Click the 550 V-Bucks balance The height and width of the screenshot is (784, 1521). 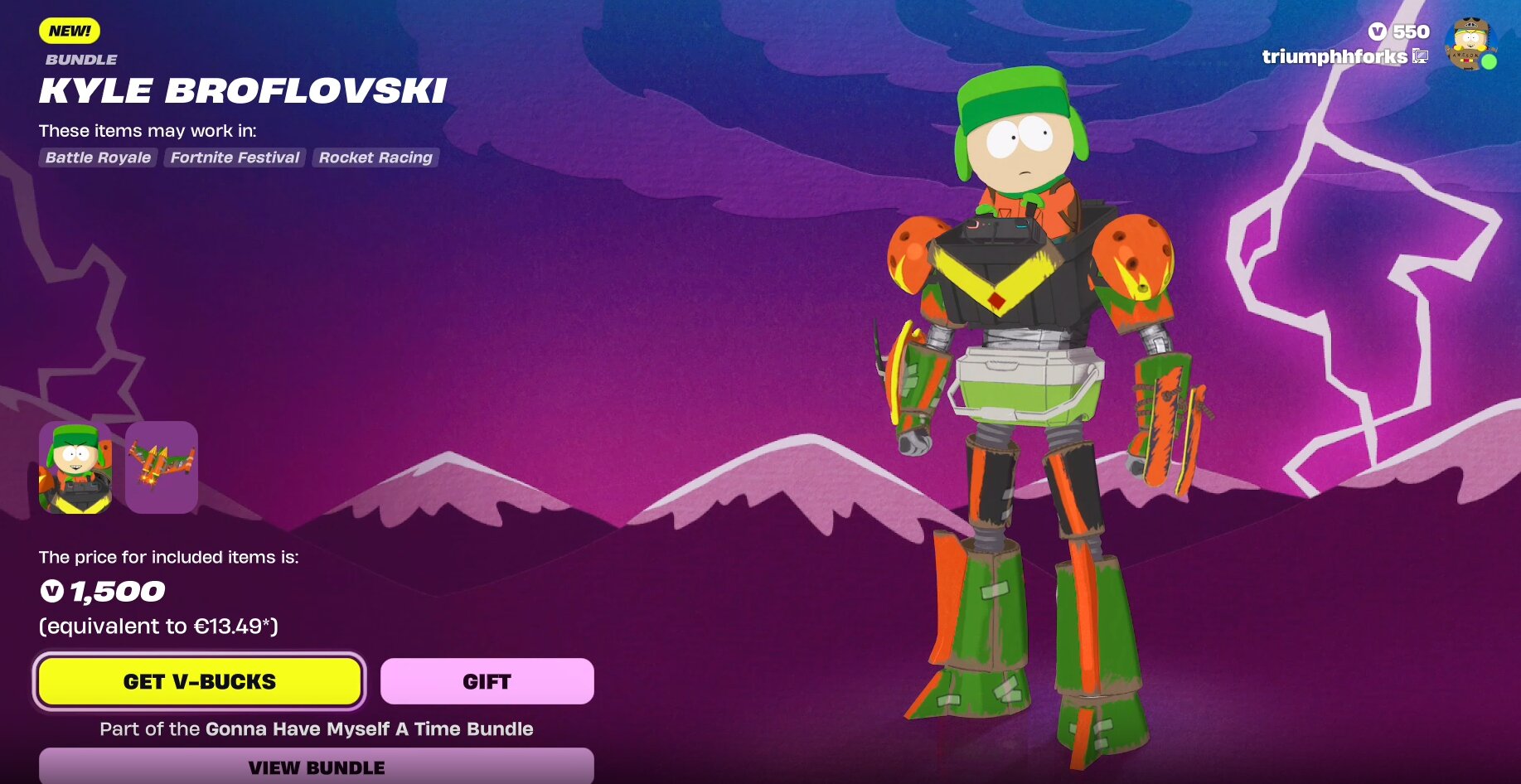point(1399,31)
